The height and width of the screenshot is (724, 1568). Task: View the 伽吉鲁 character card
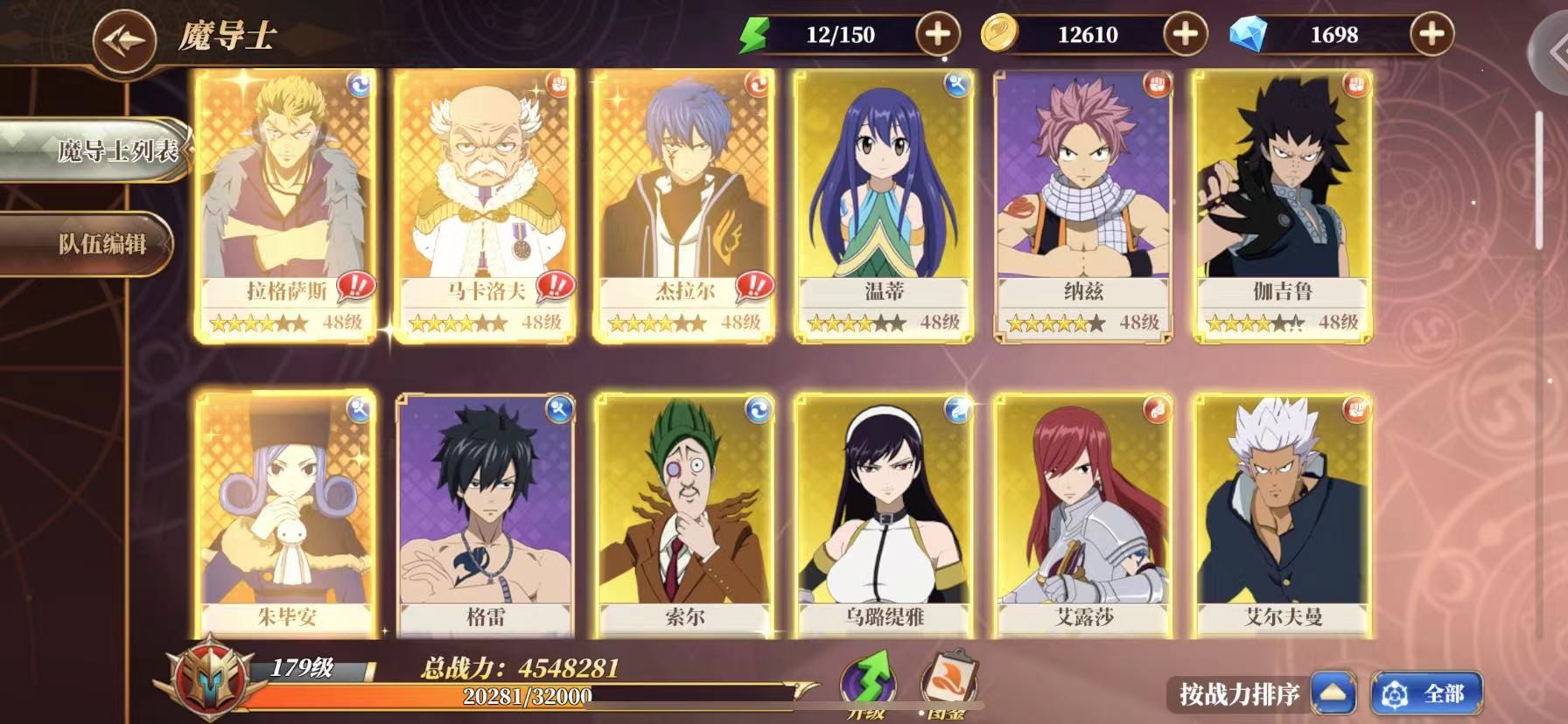[x=1283, y=205]
